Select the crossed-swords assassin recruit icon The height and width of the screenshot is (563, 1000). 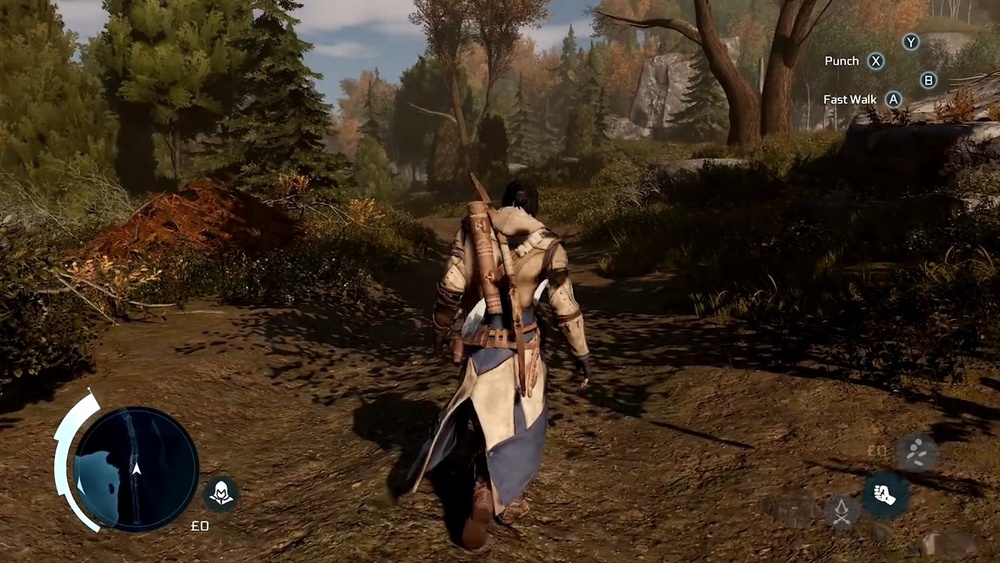click(843, 512)
